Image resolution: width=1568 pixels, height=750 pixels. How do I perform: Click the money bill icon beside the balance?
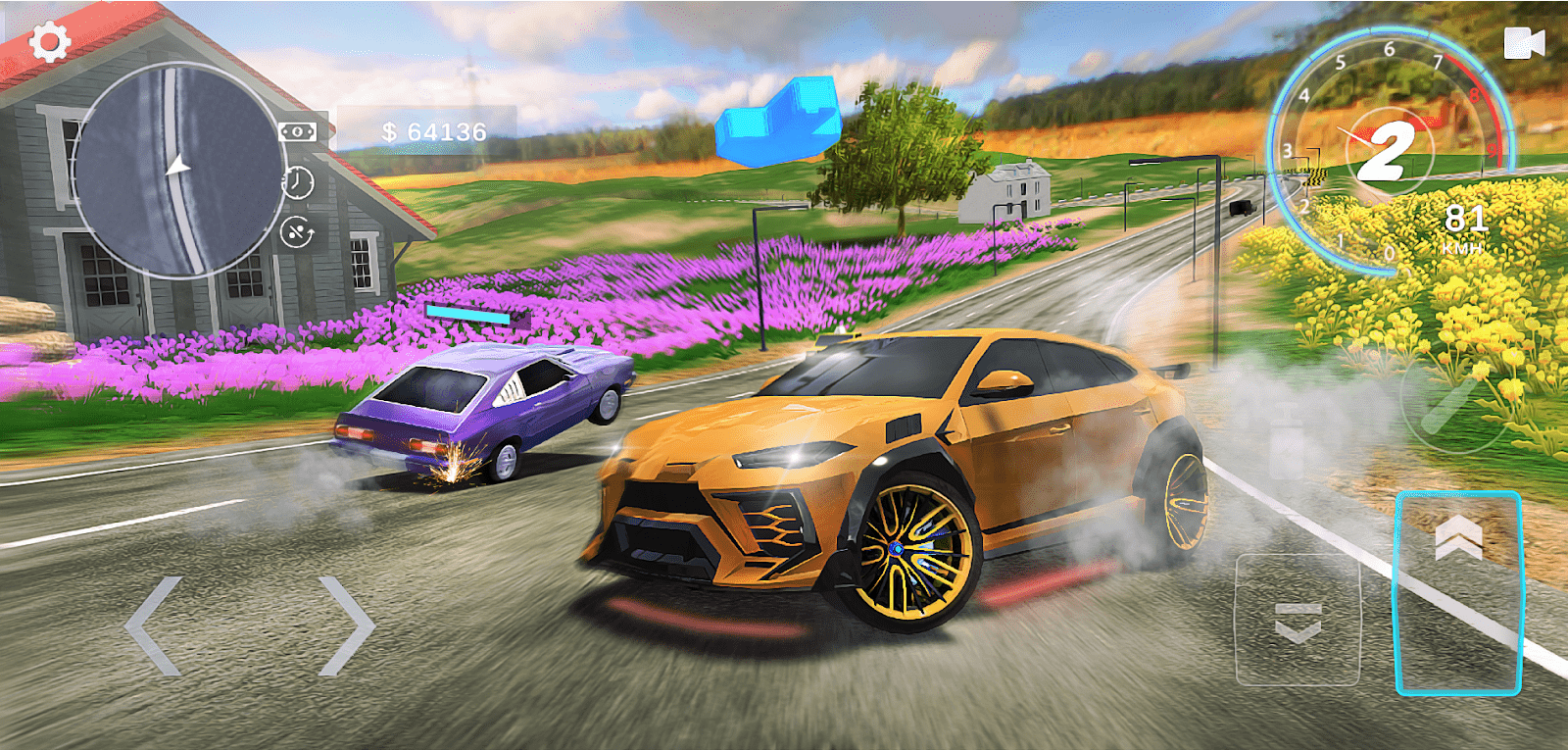[297, 130]
